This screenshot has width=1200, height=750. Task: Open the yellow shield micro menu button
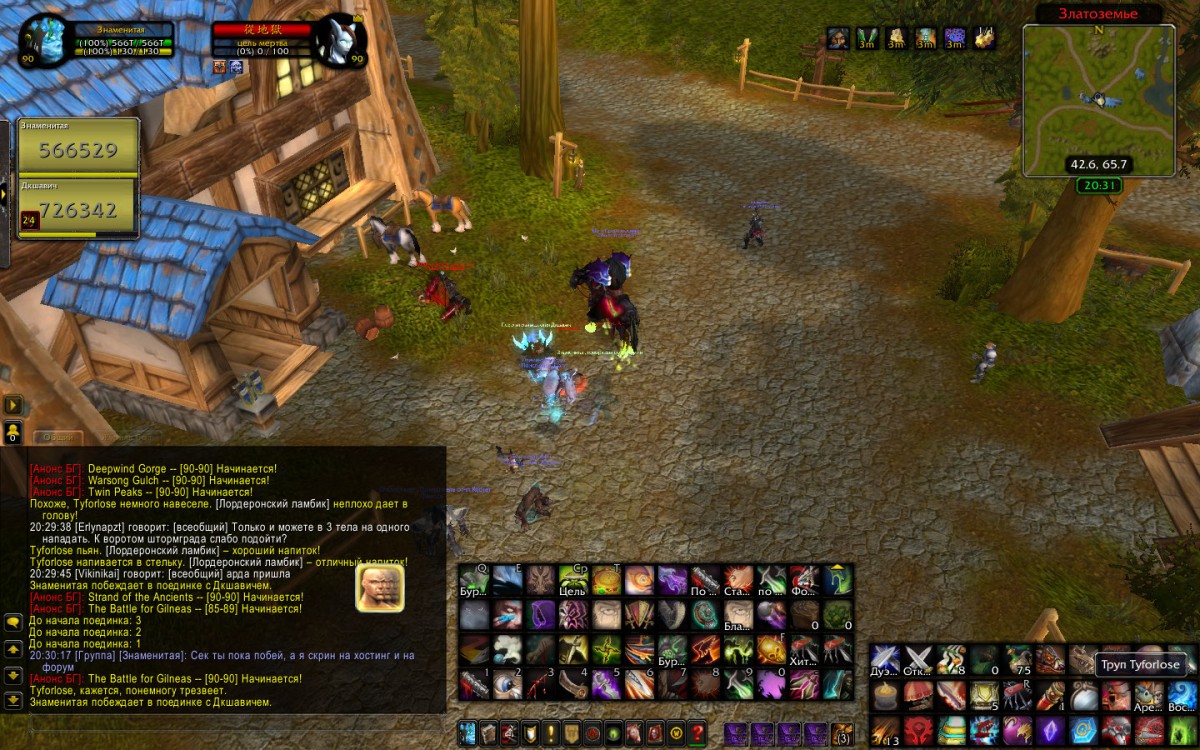[x=530, y=732]
